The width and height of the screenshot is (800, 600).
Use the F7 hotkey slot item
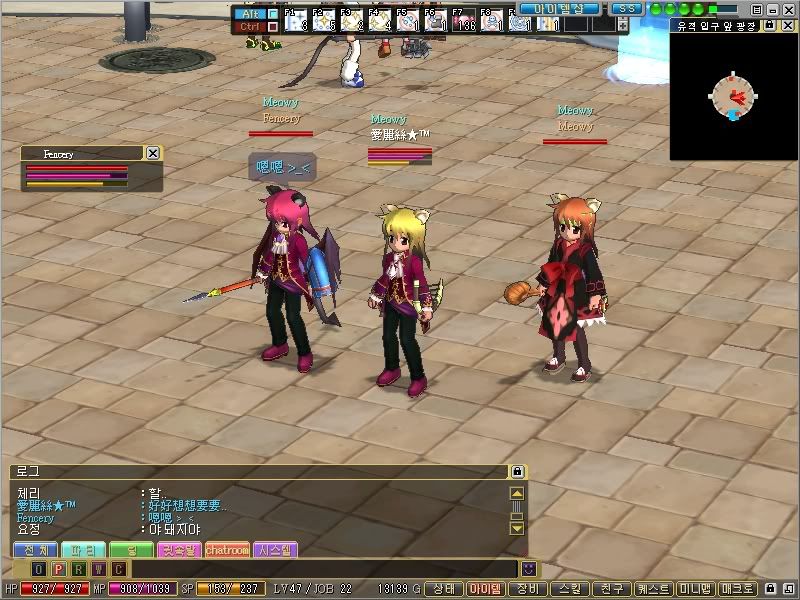click(x=463, y=21)
